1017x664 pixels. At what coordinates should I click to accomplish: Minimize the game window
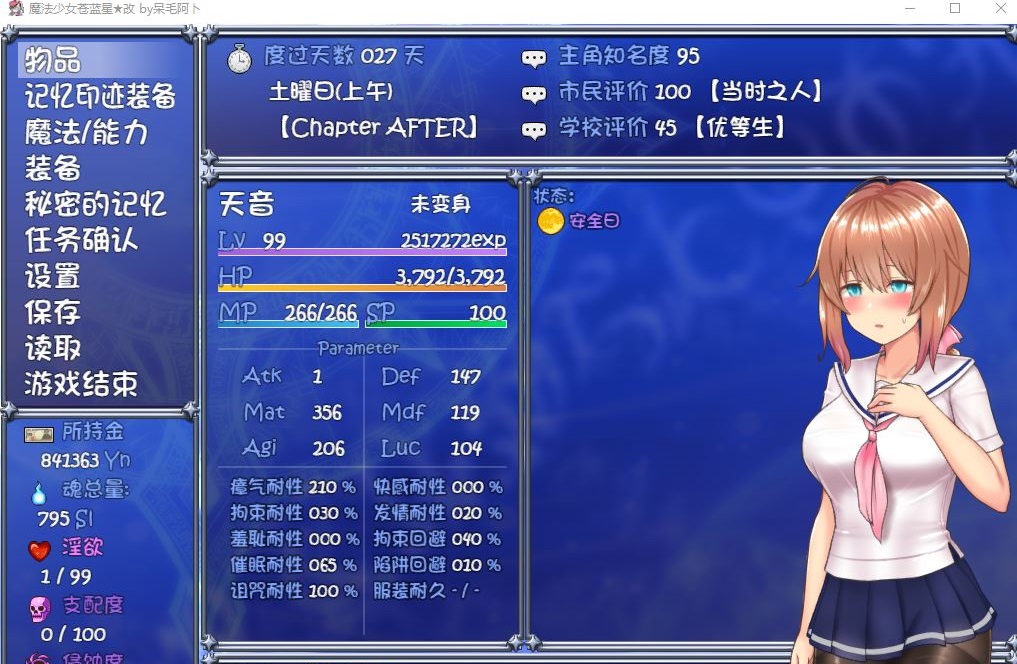(909, 9)
